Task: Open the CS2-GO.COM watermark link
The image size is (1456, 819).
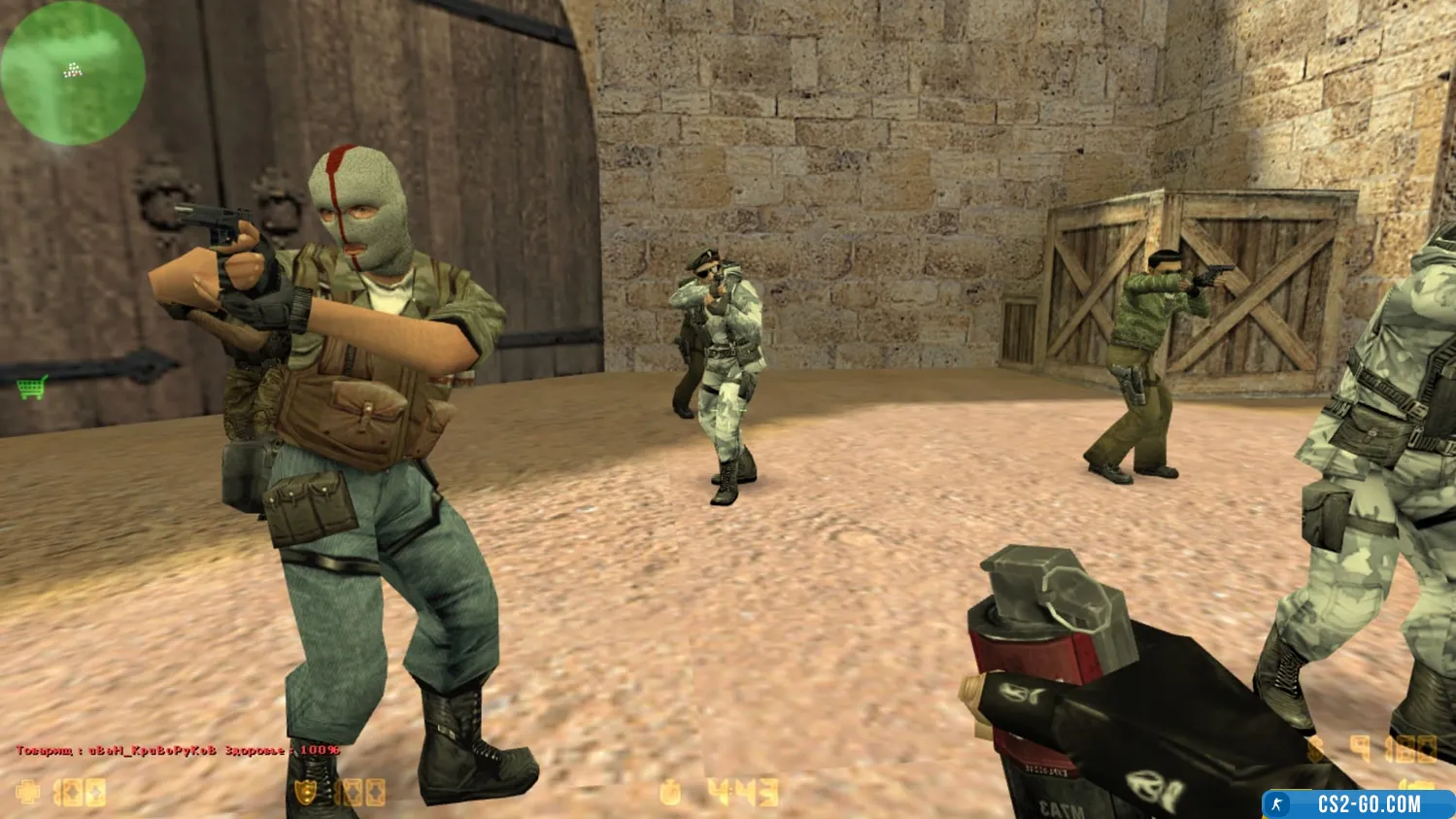Action: (1358, 804)
